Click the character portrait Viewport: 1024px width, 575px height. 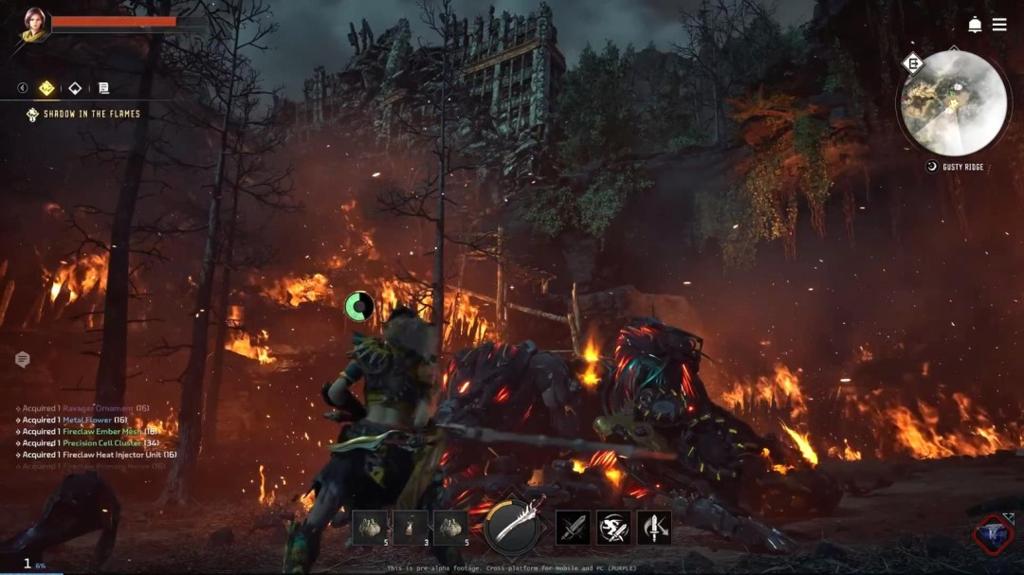point(34,24)
